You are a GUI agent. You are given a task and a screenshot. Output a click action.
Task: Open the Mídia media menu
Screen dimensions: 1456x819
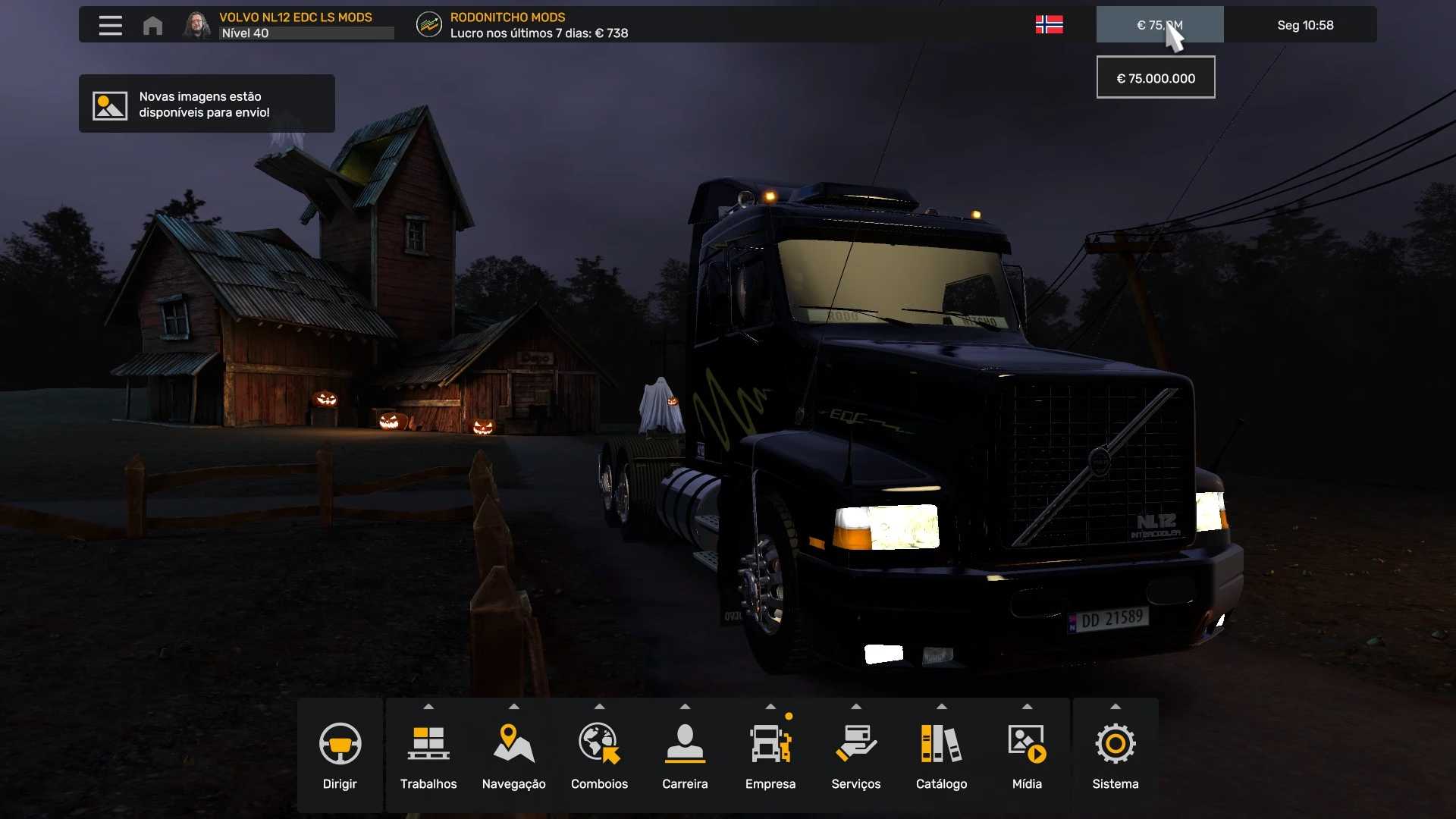coord(1027,755)
